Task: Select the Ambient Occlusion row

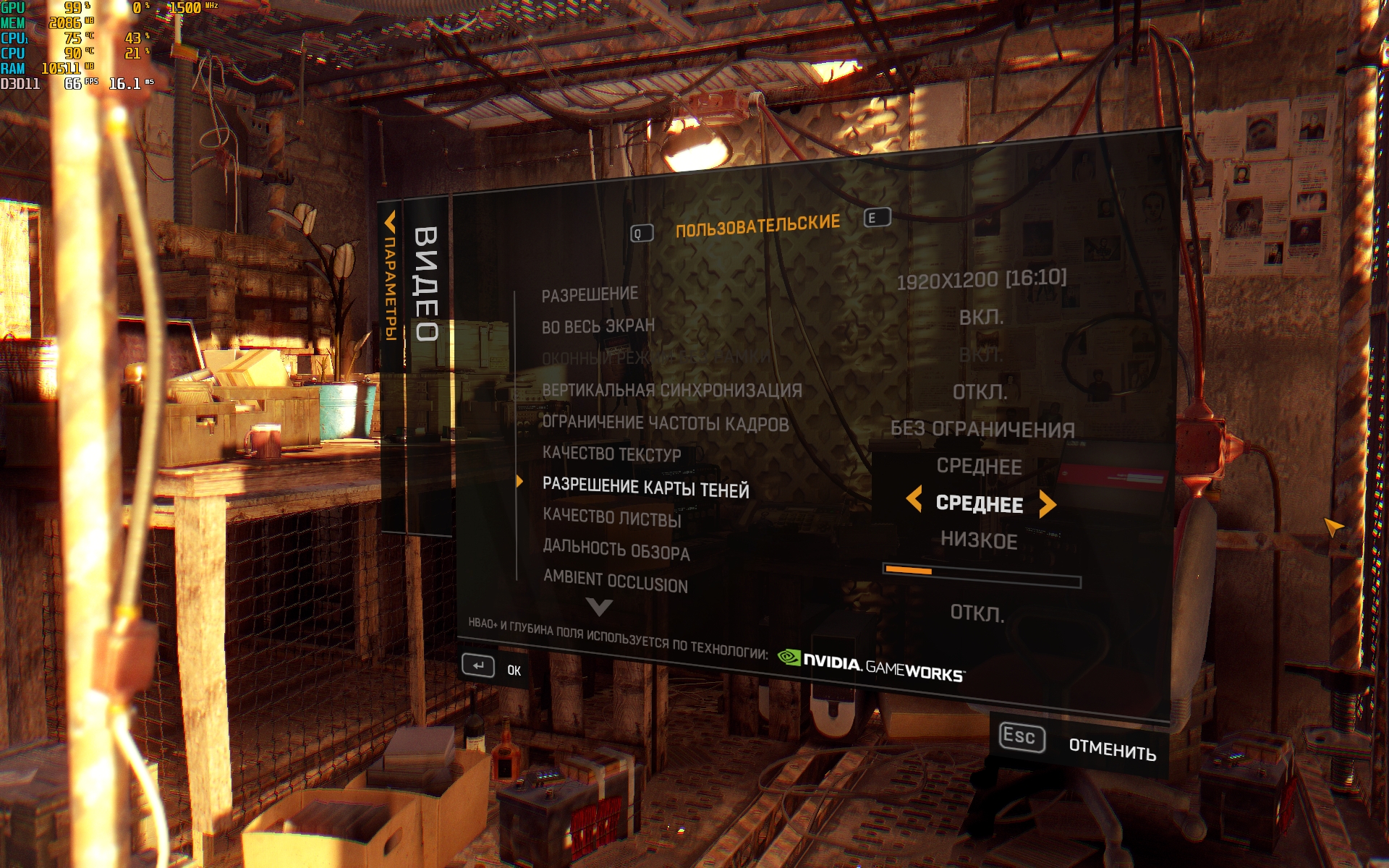Action: [x=615, y=582]
